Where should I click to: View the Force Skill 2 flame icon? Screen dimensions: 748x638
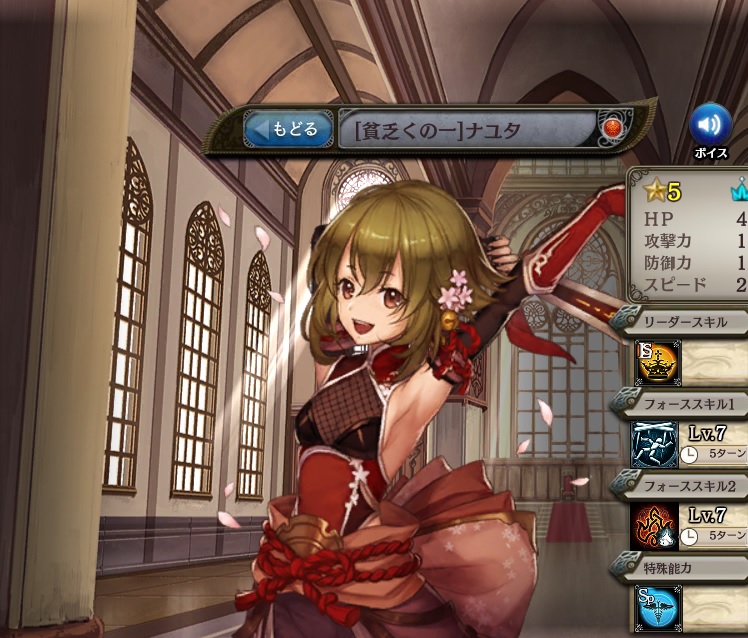click(x=654, y=526)
